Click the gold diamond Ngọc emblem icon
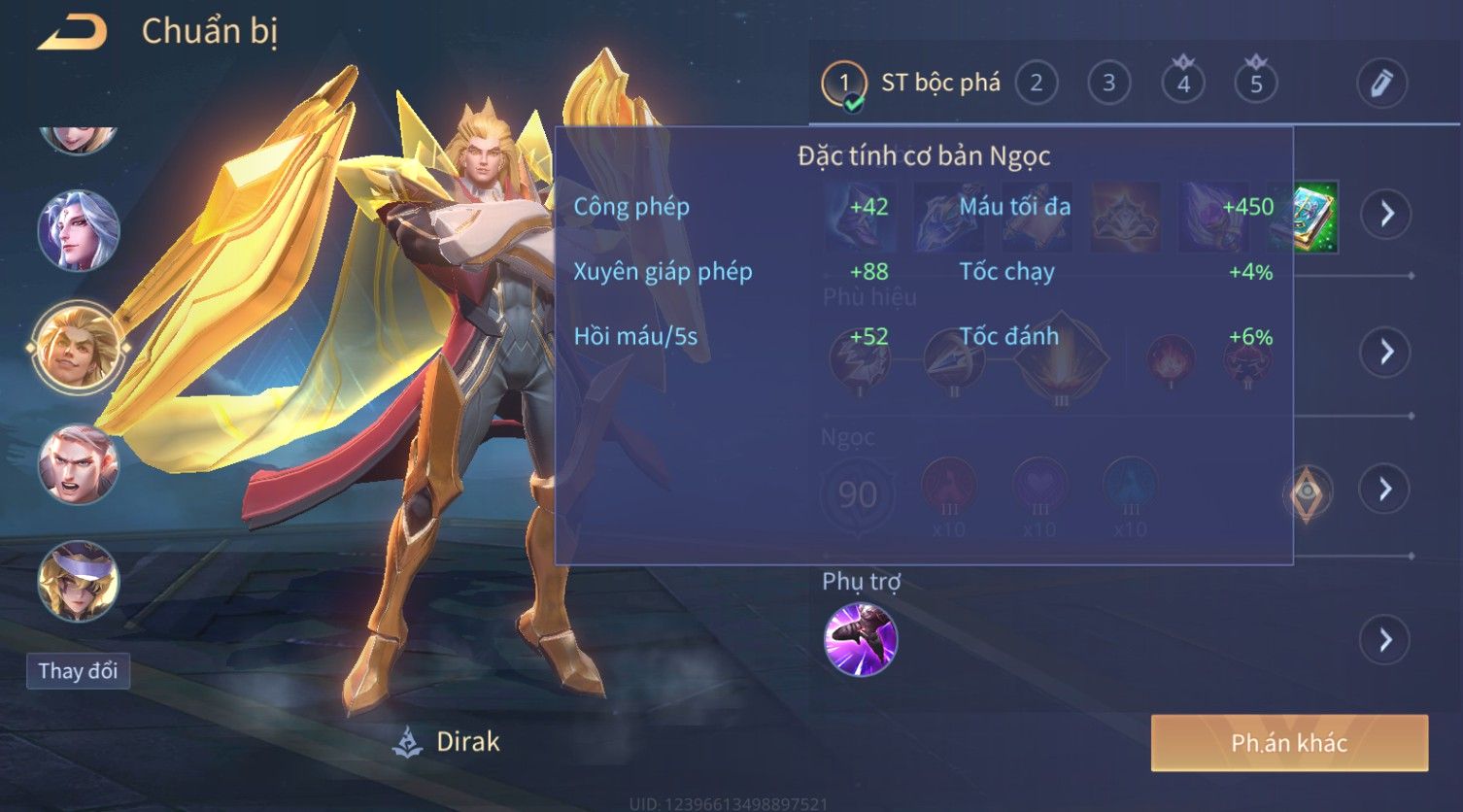 1308,492
